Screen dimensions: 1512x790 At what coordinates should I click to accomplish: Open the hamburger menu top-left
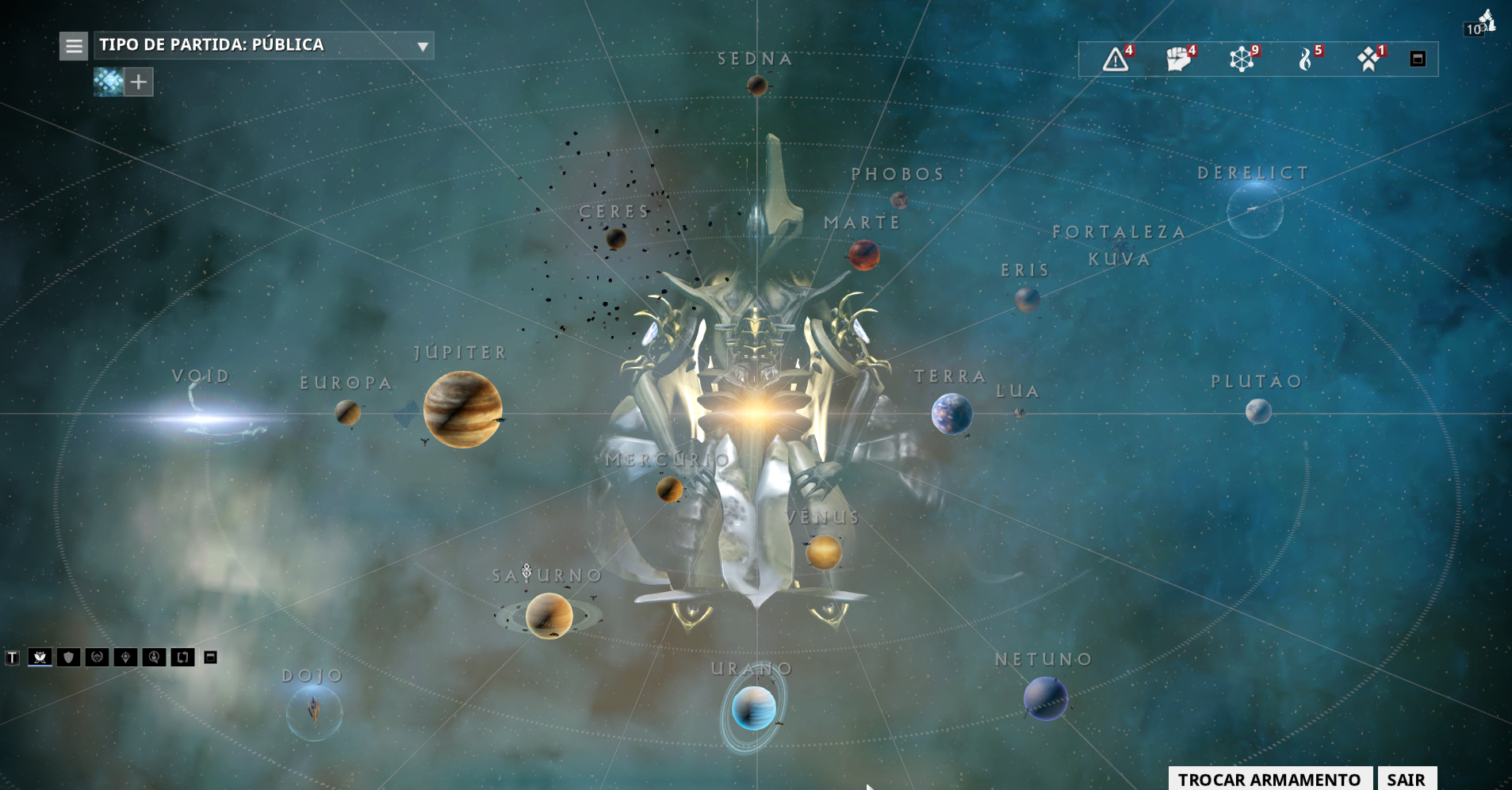coord(74,46)
